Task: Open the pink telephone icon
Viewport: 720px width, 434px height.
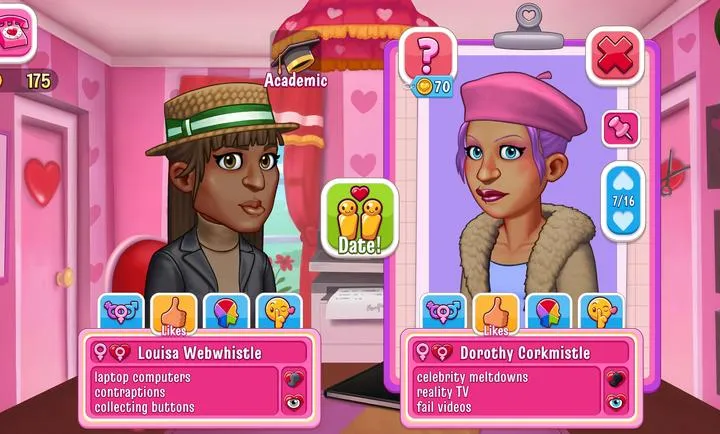Action: (16, 32)
